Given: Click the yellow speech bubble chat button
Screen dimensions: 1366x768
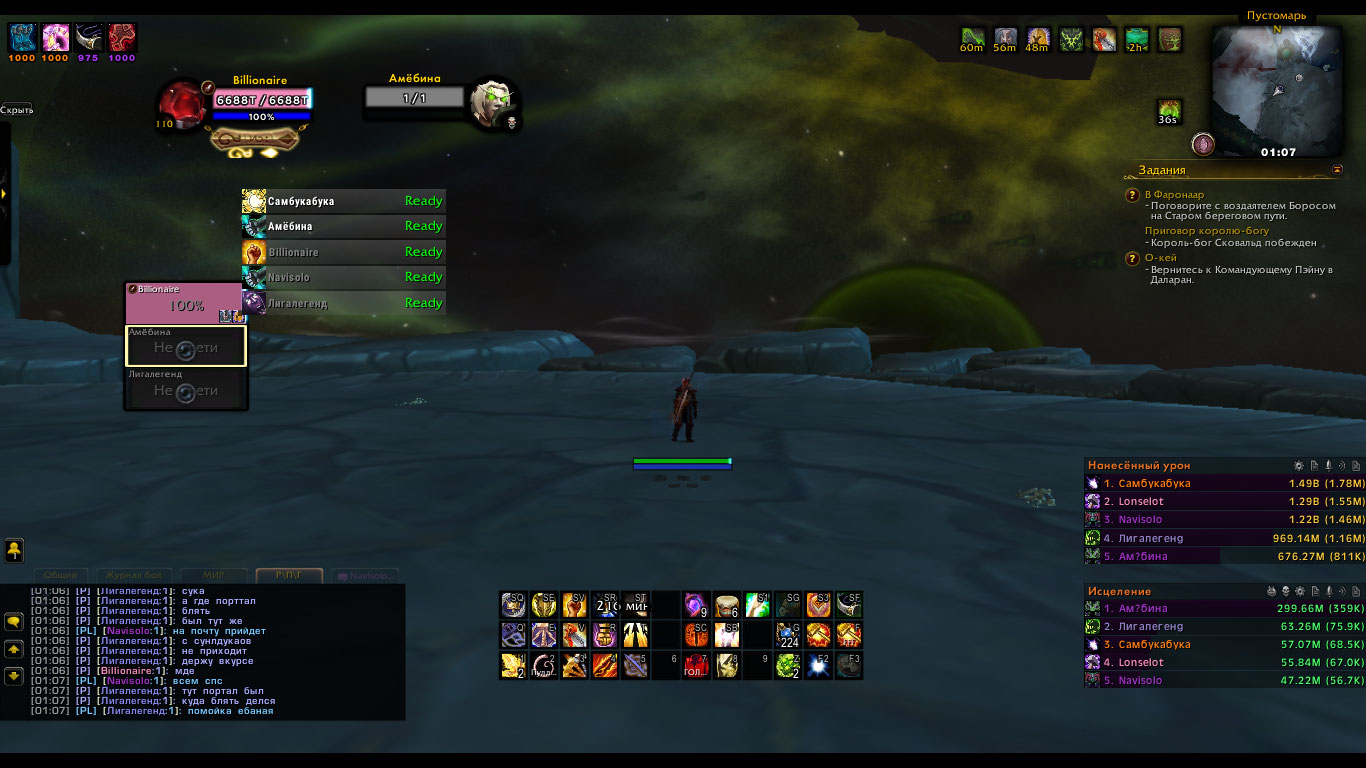Looking at the screenshot, I should [x=14, y=622].
